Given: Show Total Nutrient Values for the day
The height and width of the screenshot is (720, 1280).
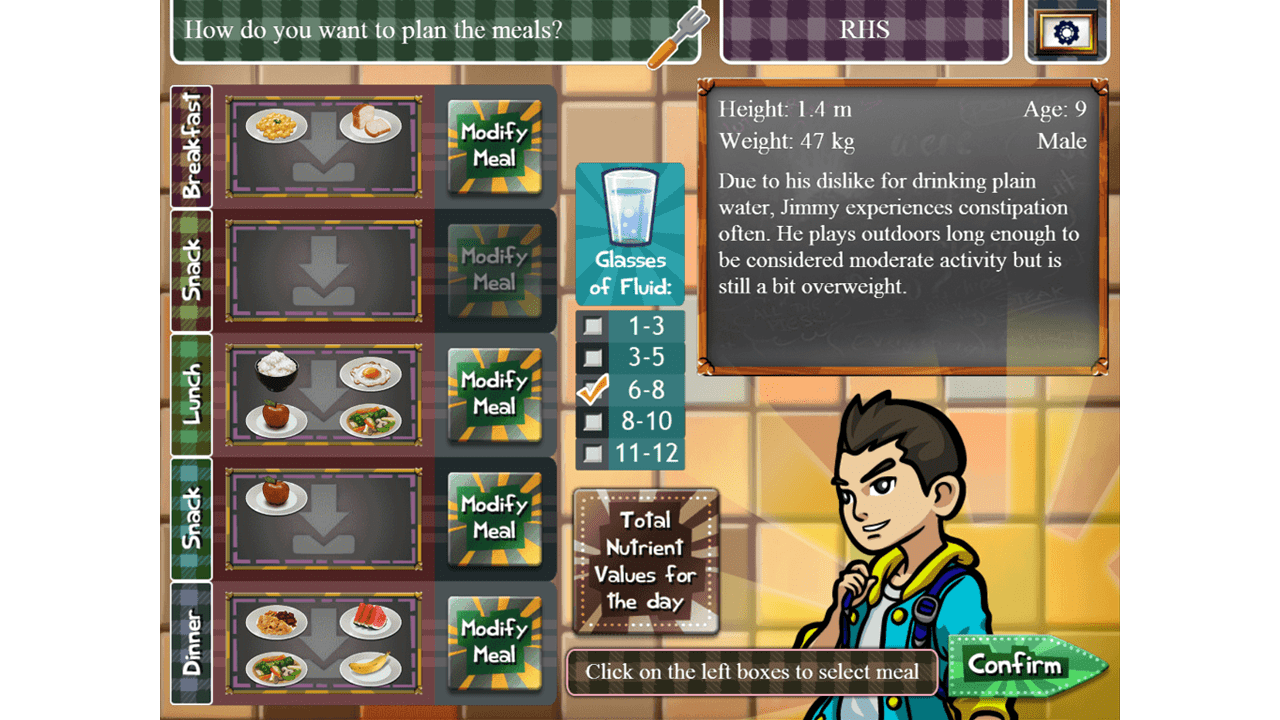Looking at the screenshot, I should 646,561.
